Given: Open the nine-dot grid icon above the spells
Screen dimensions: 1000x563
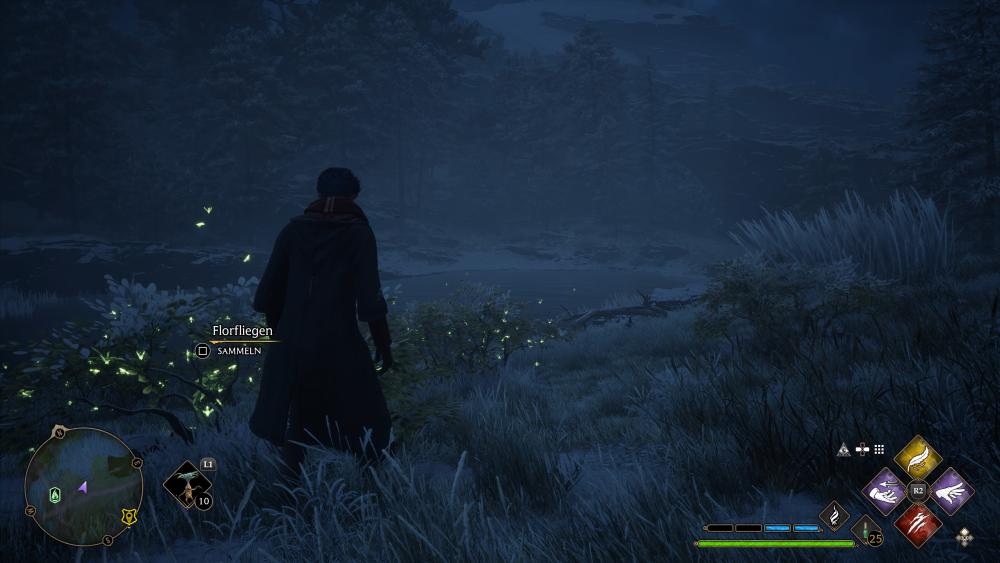Looking at the screenshot, I should coord(880,450).
